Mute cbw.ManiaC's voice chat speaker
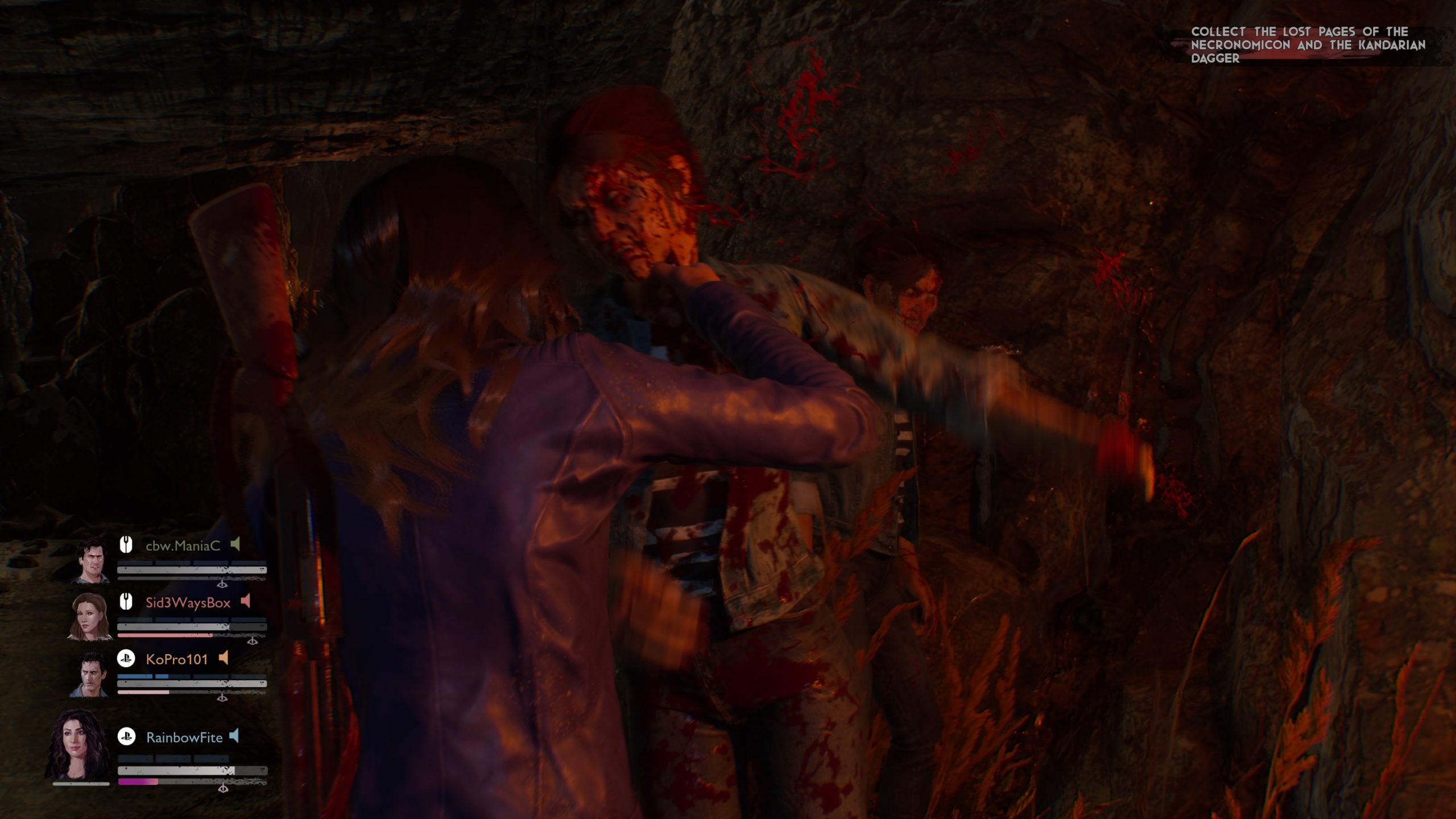 point(235,545)
